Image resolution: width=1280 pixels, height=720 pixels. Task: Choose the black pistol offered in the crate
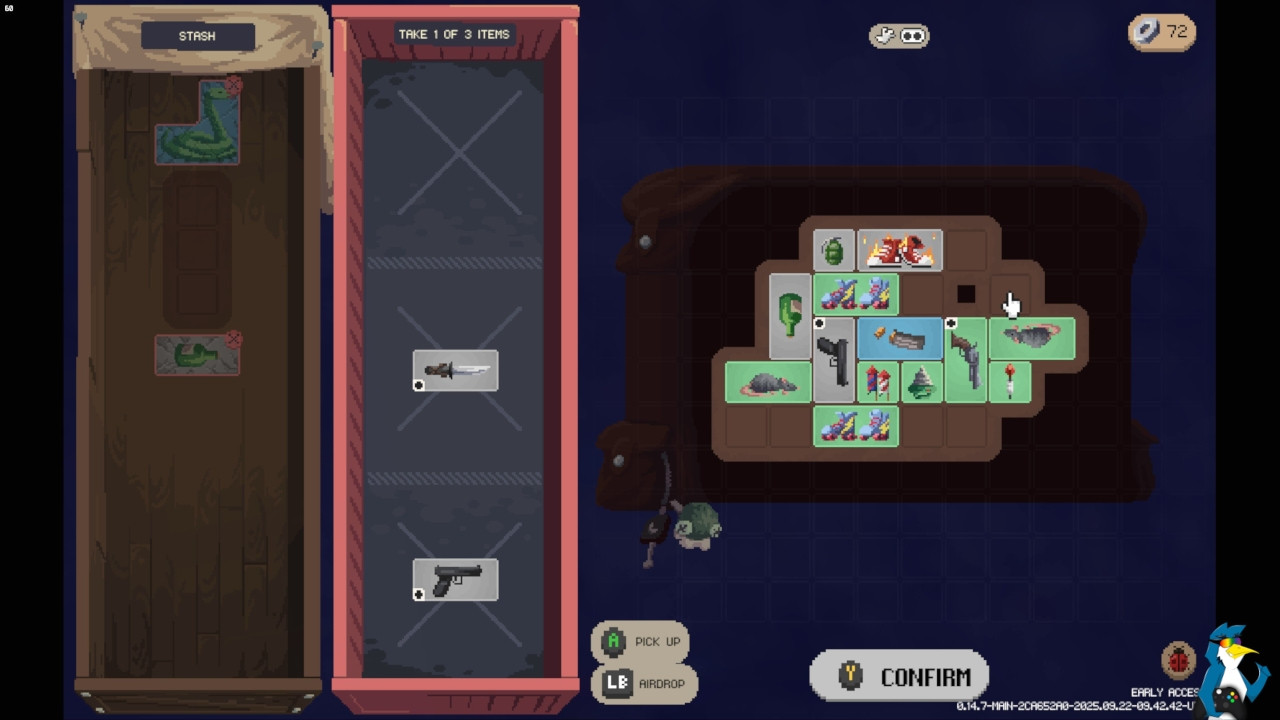[455, 580]
